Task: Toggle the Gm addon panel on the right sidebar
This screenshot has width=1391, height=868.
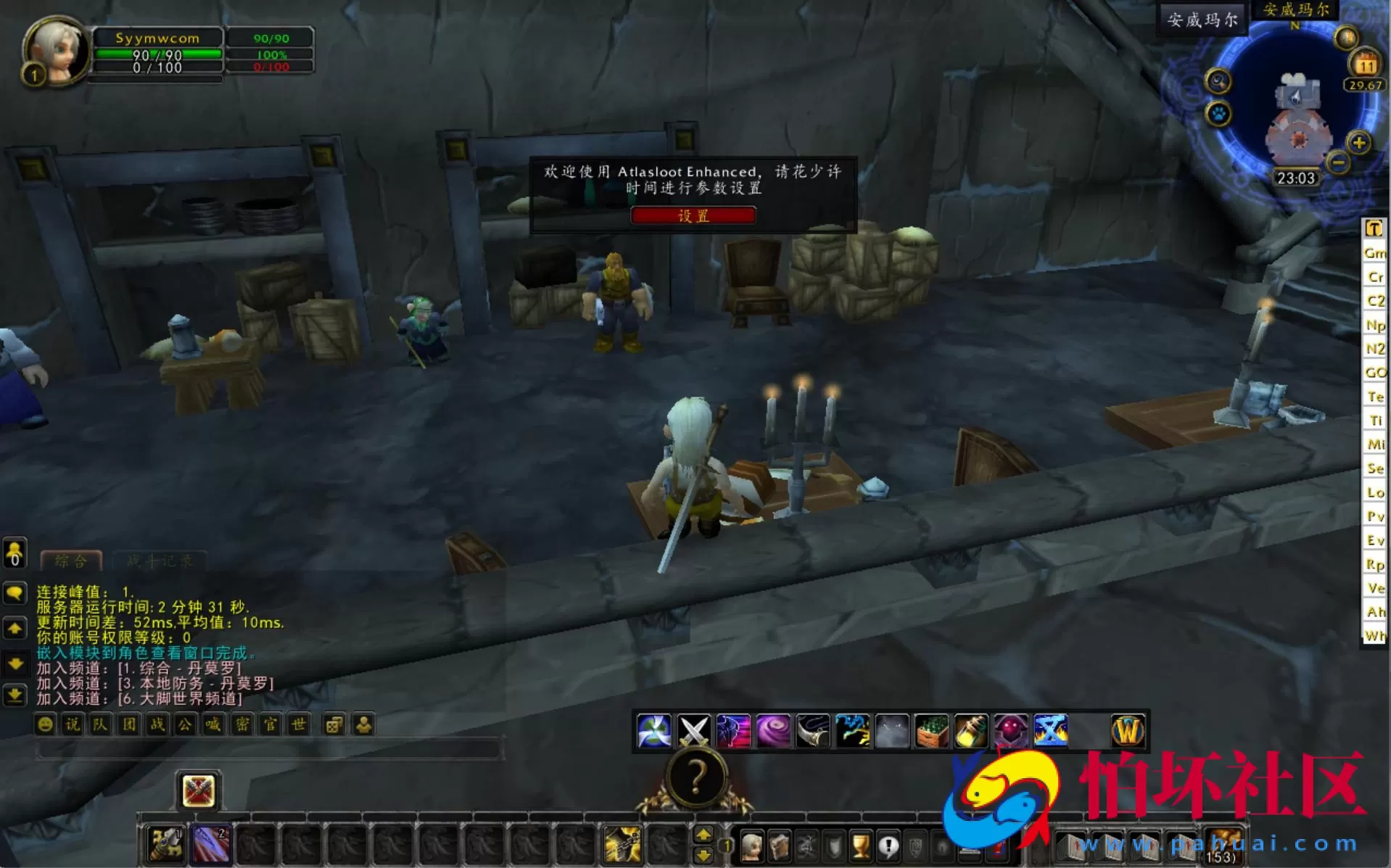Action: 1374,254
